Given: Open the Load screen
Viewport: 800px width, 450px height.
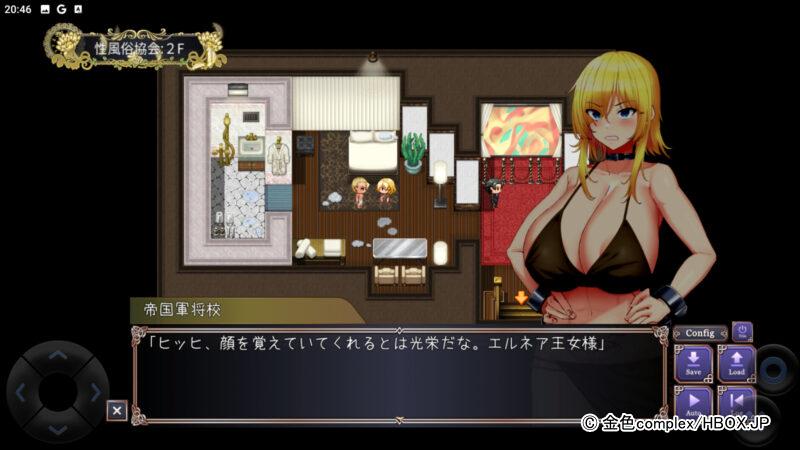Looking at the screenshot, I should point(736,363).
